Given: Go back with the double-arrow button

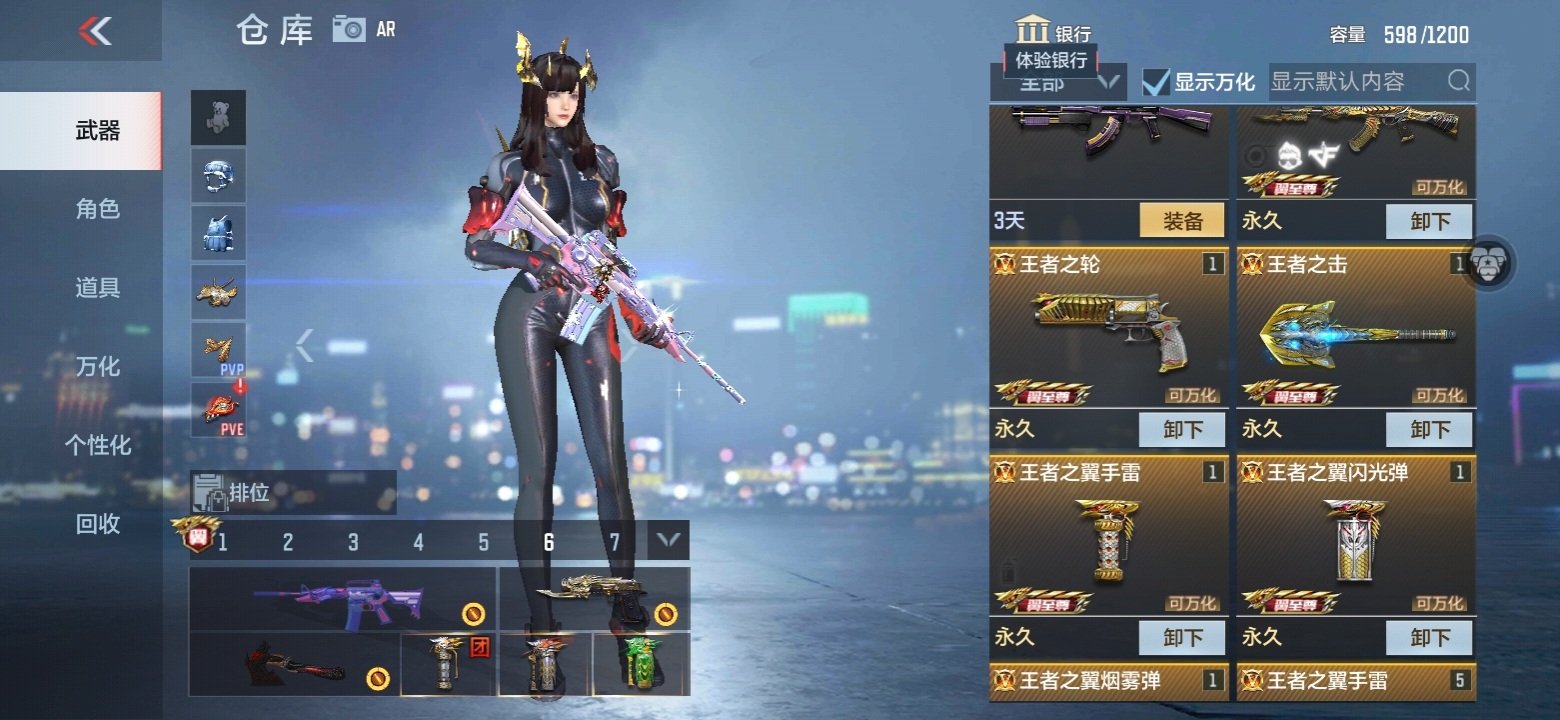Looking at the screenshot, I should 95,31.
